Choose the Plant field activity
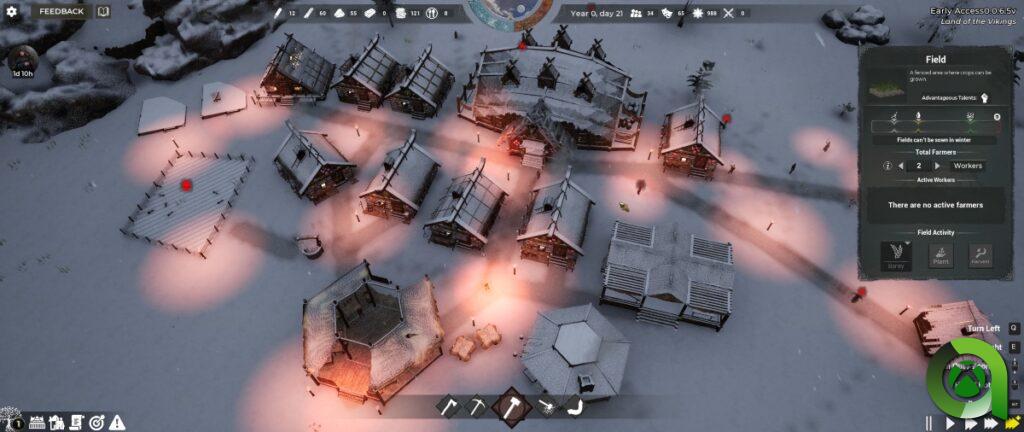Screen dimensions: 1024x432 point(942,255)
